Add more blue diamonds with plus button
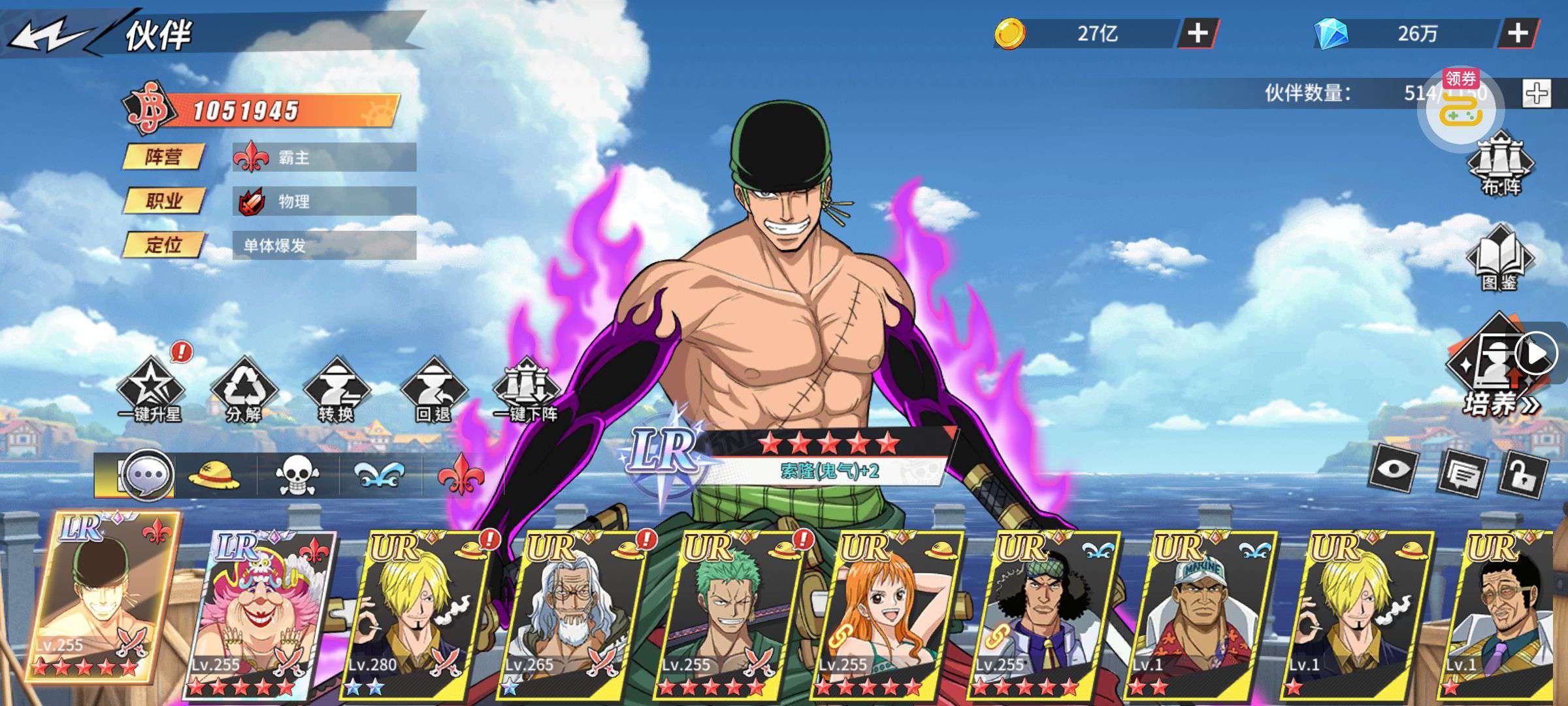Image resolution: width=1568 pixels, height=706 pixels. click(1517, 33)
